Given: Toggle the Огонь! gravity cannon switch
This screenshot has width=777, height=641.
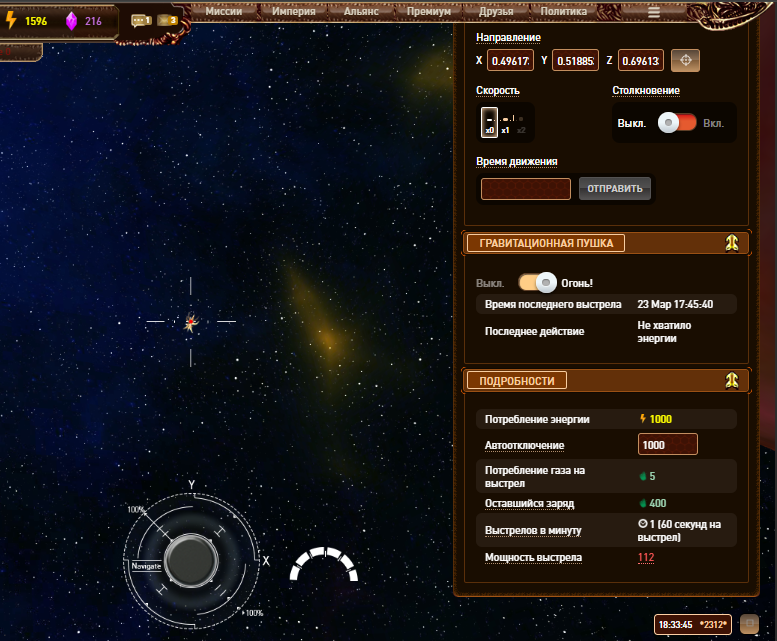Looking at the screenshot, I should coord(538,283).
